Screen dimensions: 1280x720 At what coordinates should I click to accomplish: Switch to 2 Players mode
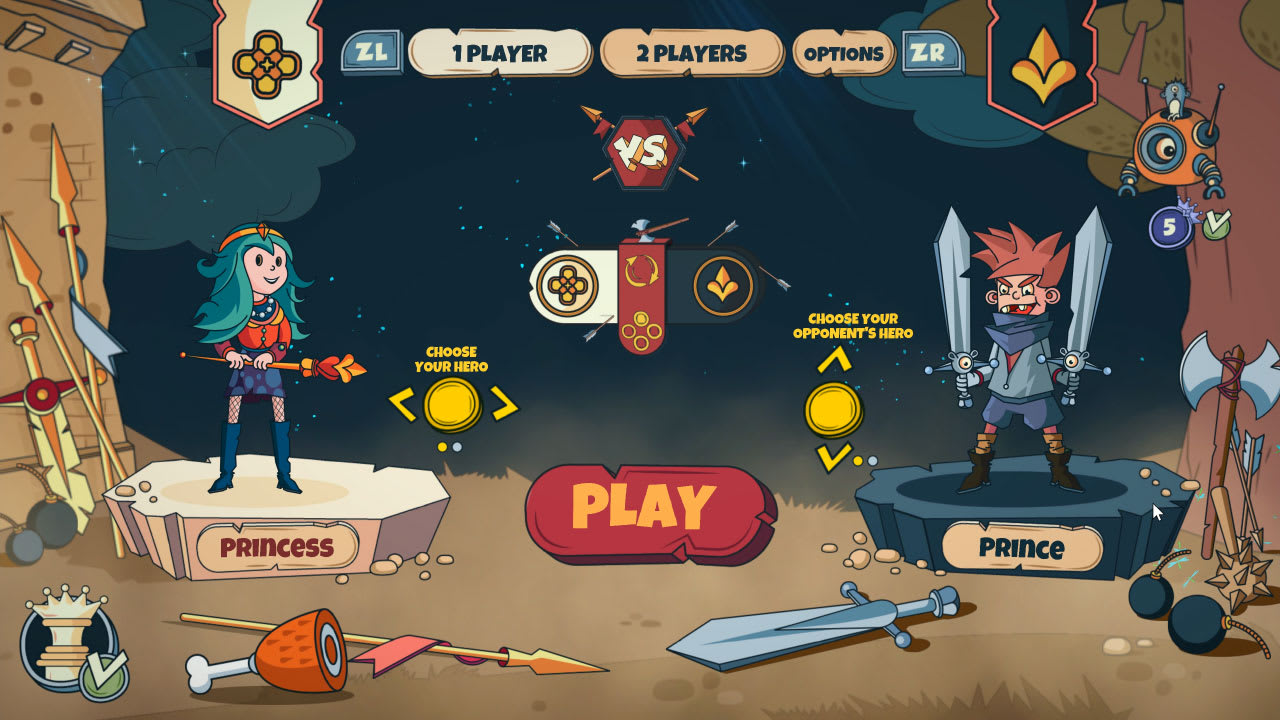coord(692,55)
